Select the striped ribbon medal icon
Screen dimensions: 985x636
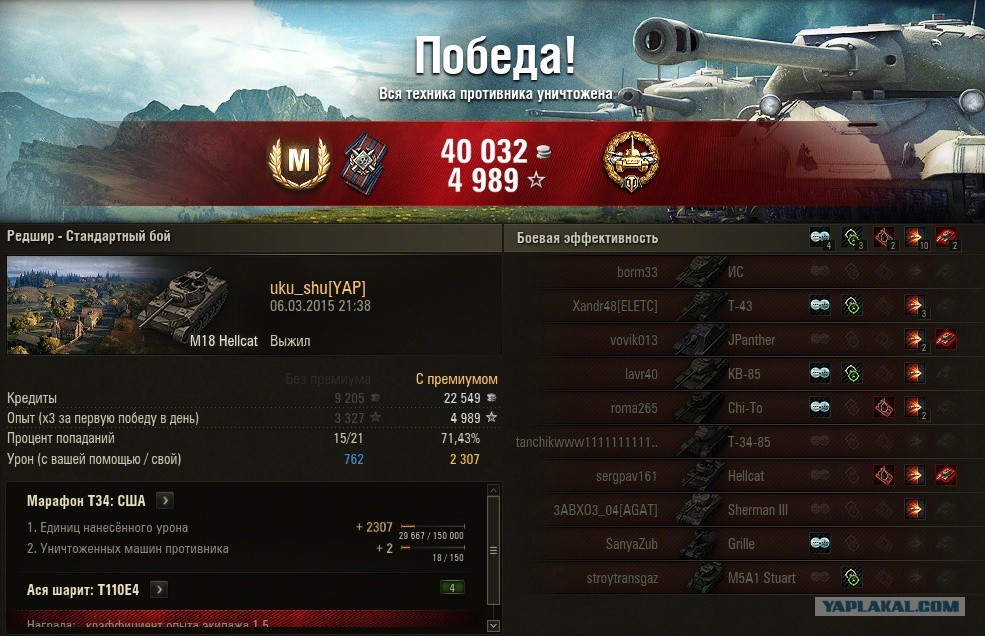pyautogui.click(x=365, y=161)
